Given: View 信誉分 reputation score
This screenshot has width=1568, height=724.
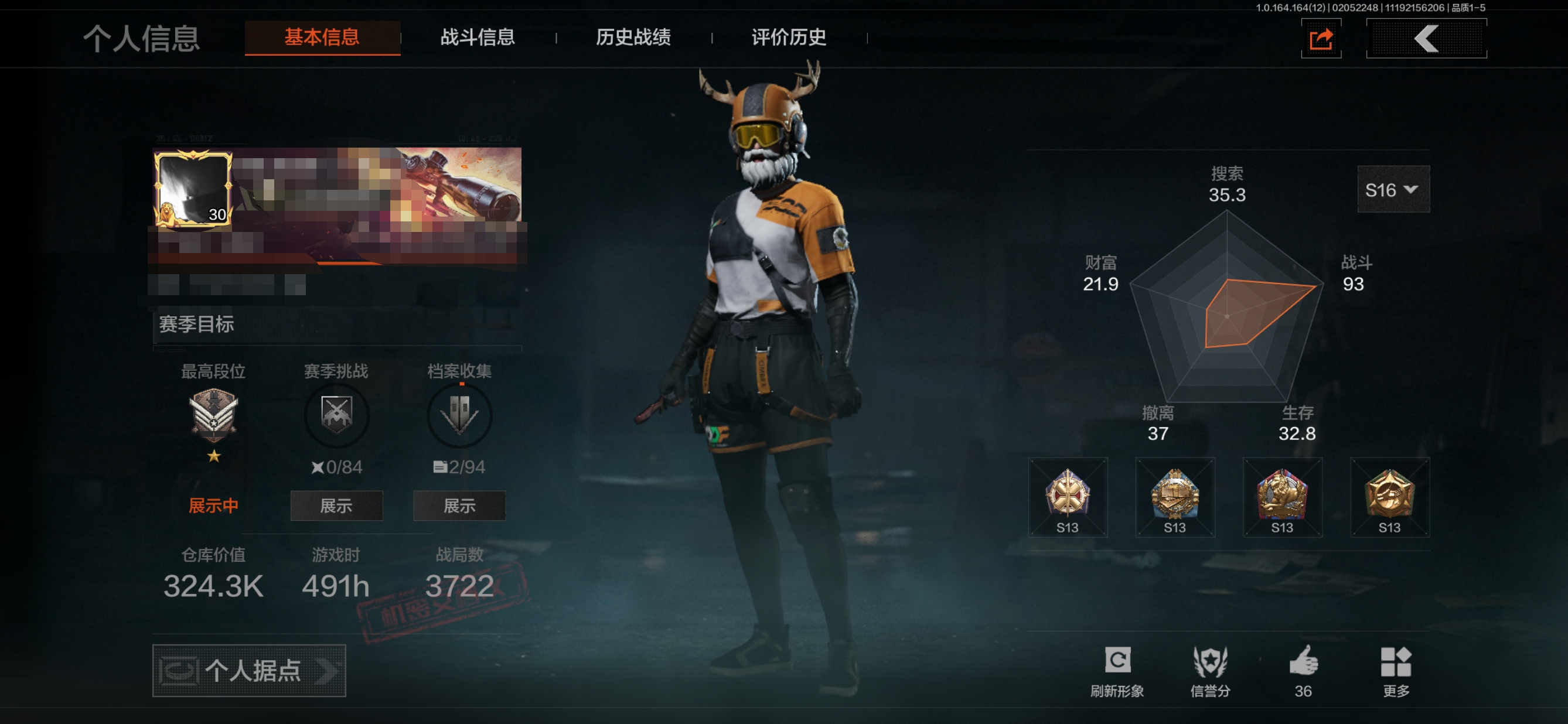Looking at the screenshot, I should (x=1210, y=671).
